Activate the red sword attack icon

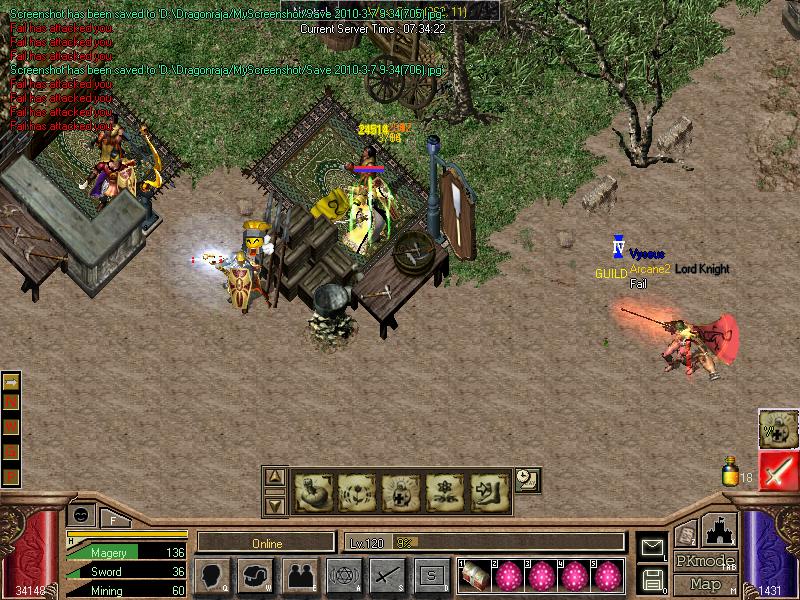point(778,470)
